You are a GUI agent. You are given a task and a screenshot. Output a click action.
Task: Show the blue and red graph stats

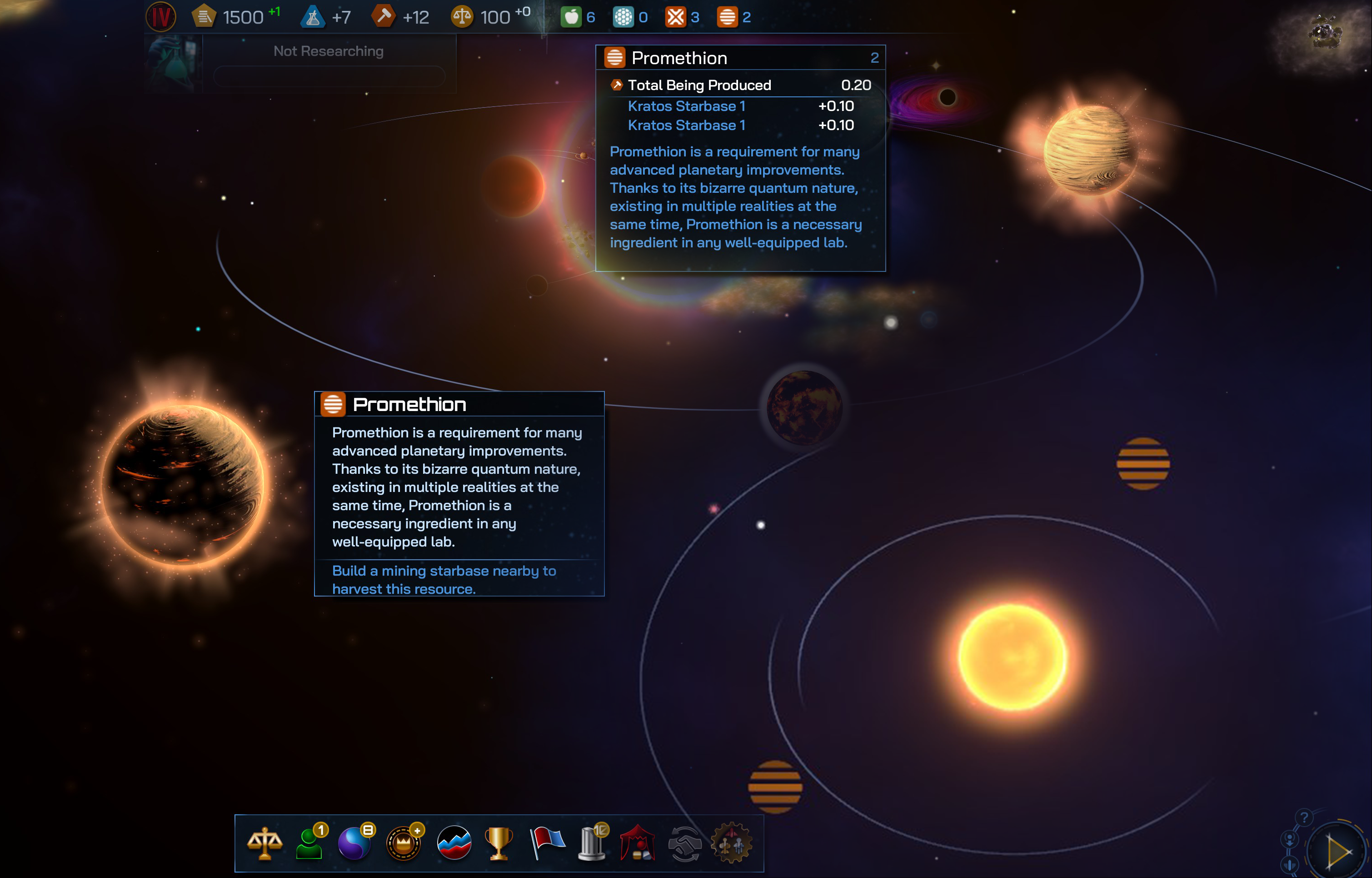(x=454, y=843)
